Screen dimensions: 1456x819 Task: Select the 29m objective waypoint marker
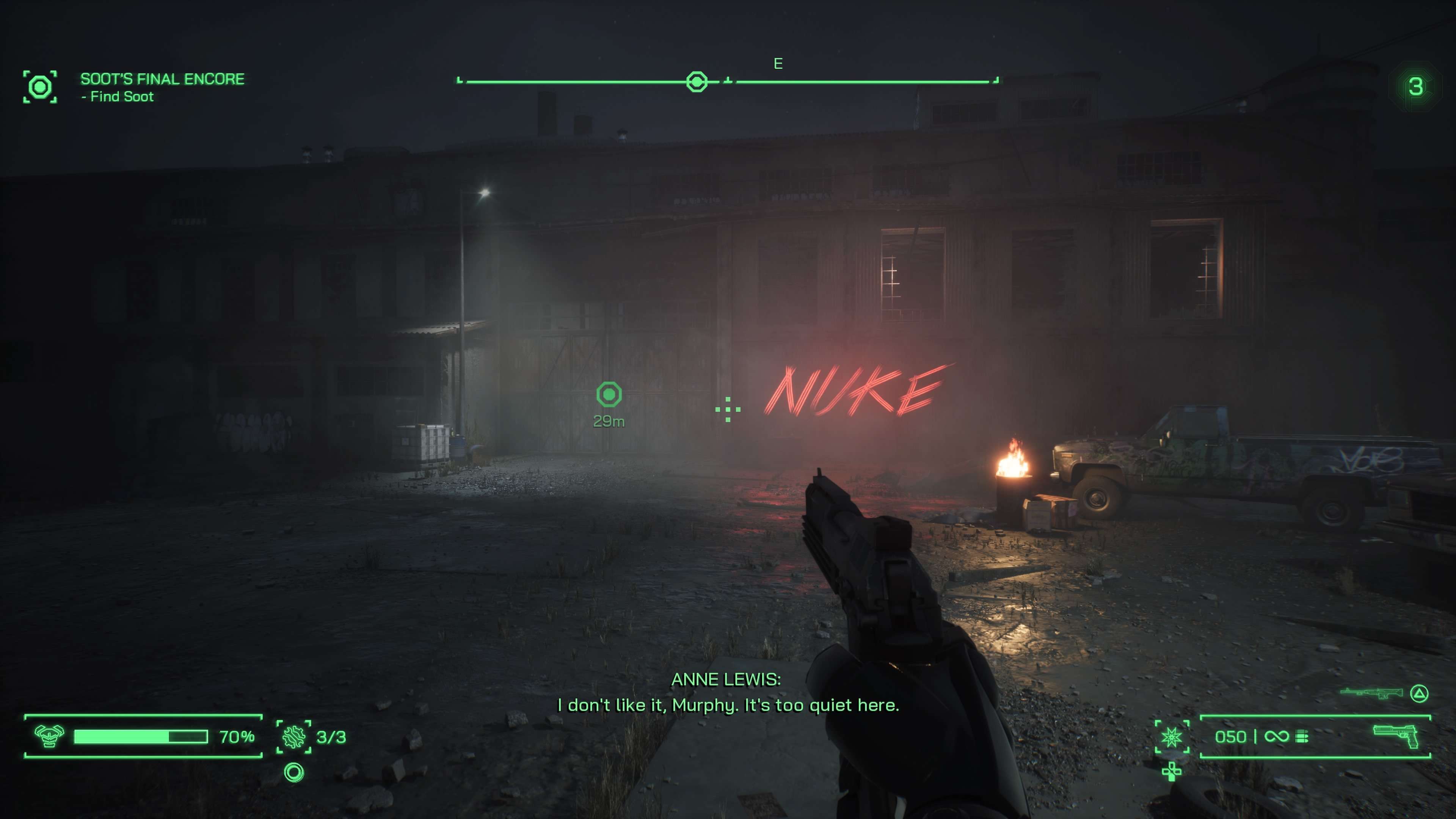coord(609,394)
